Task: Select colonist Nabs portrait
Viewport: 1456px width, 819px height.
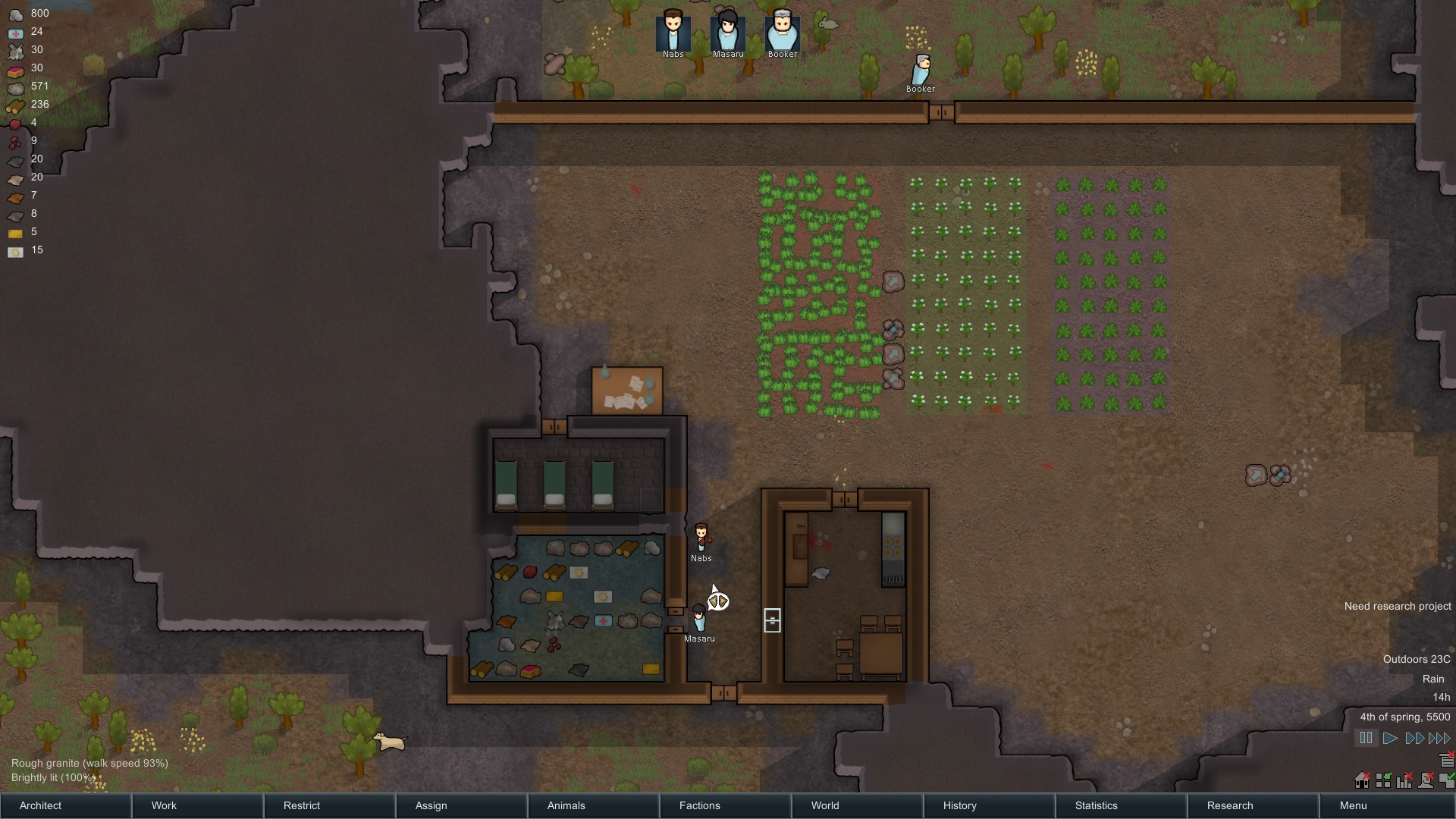Action: pos(673,32)
